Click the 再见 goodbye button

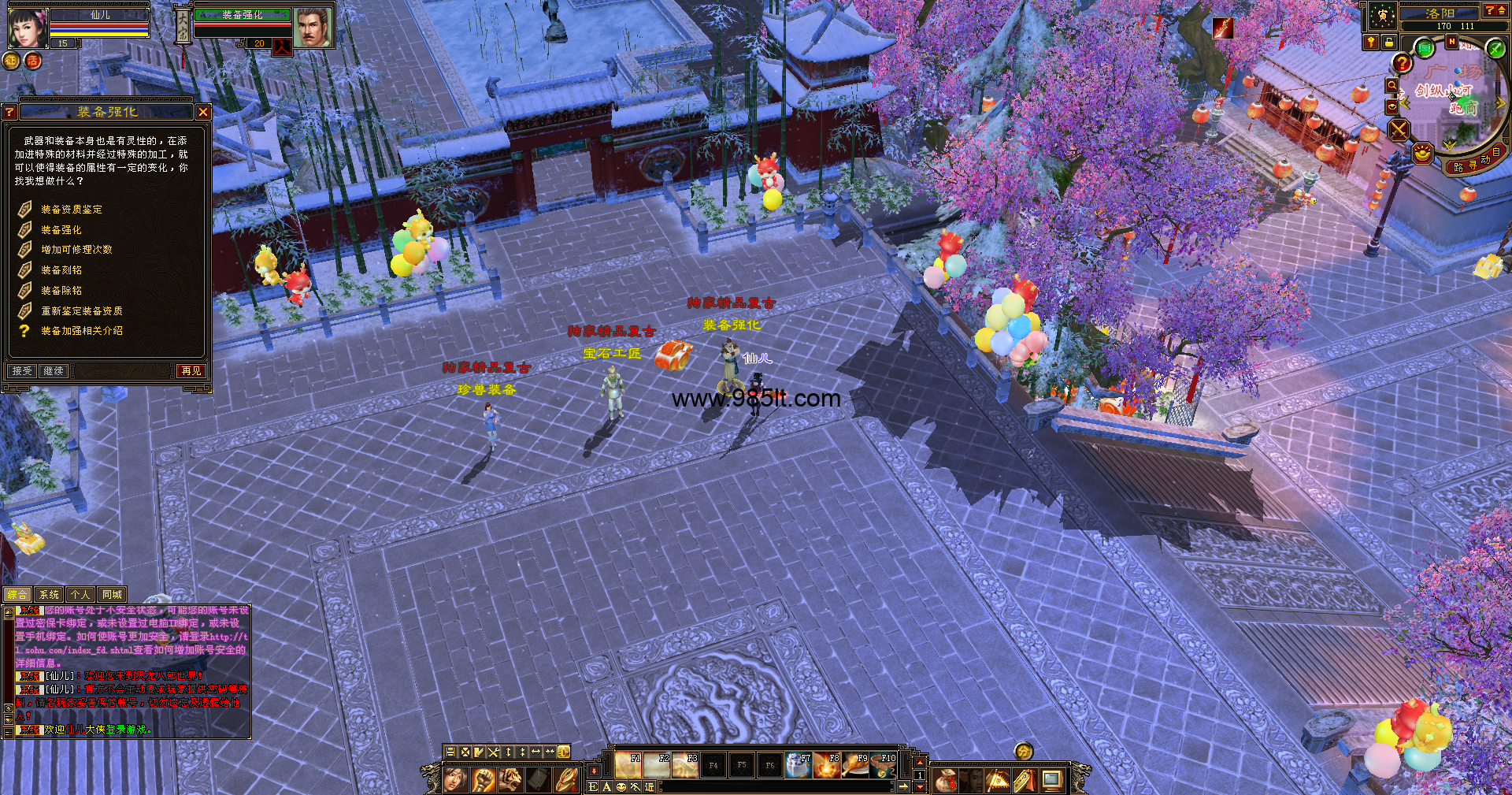191,370
